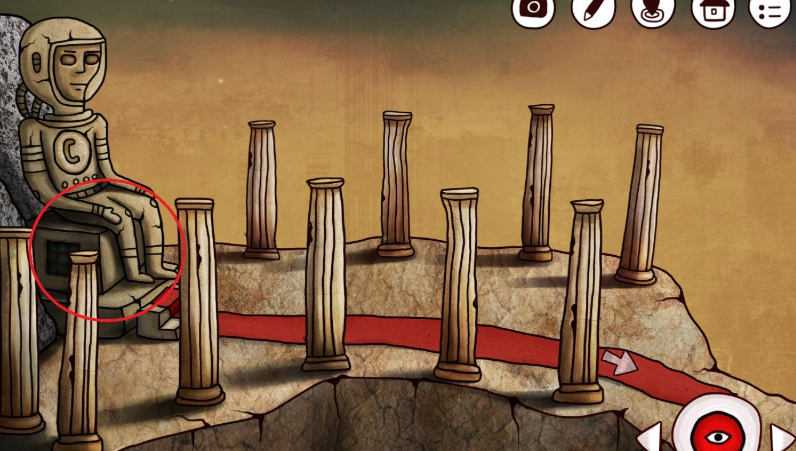Open the pencil notes tool
Image resolution: width=796 pixels, height=451 pixels.
(x=592, y=9)
